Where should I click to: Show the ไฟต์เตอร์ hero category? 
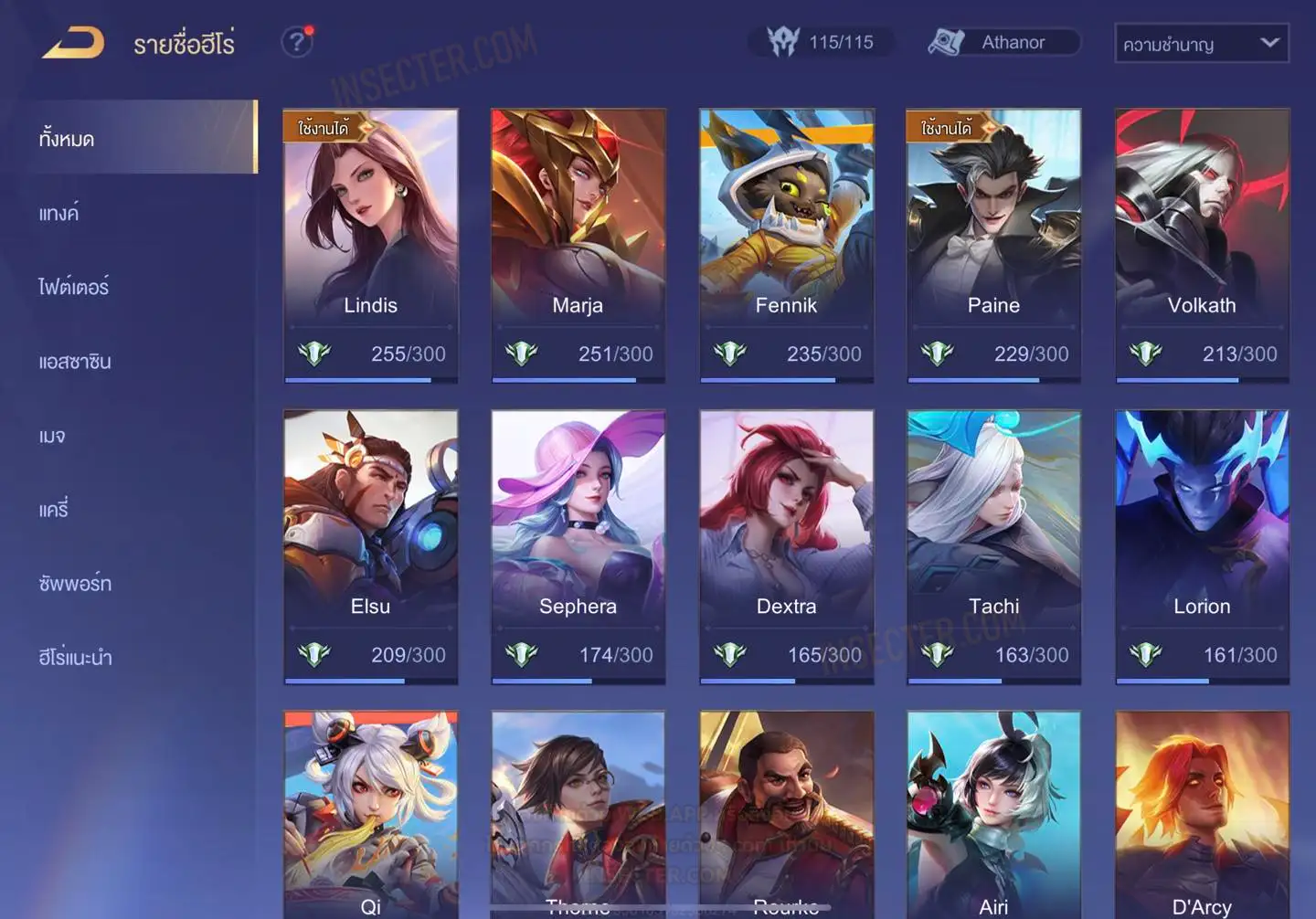tap(73, 287)
